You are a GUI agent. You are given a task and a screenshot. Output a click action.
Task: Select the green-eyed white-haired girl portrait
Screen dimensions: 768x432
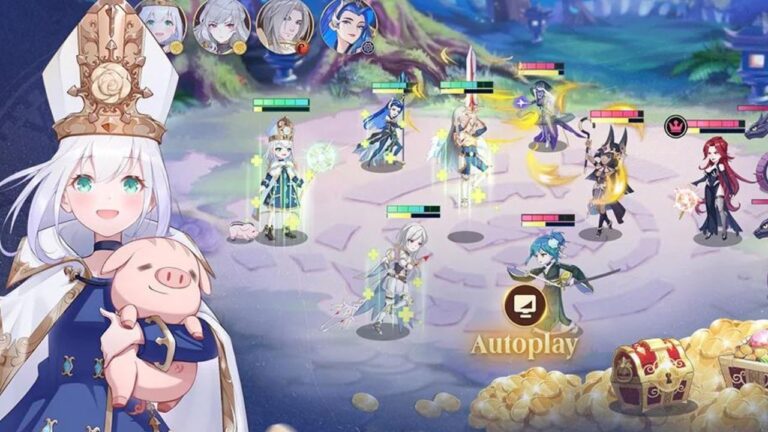coord(164,23)
